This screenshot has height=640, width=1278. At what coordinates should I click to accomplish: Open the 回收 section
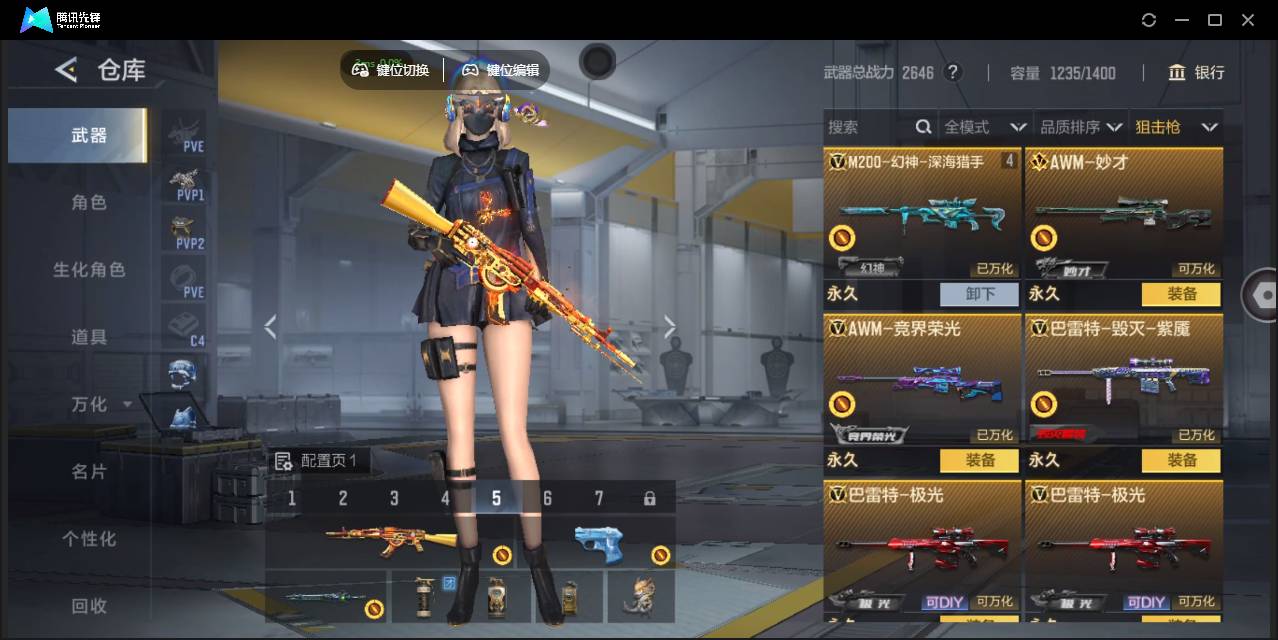coord(89,605)
